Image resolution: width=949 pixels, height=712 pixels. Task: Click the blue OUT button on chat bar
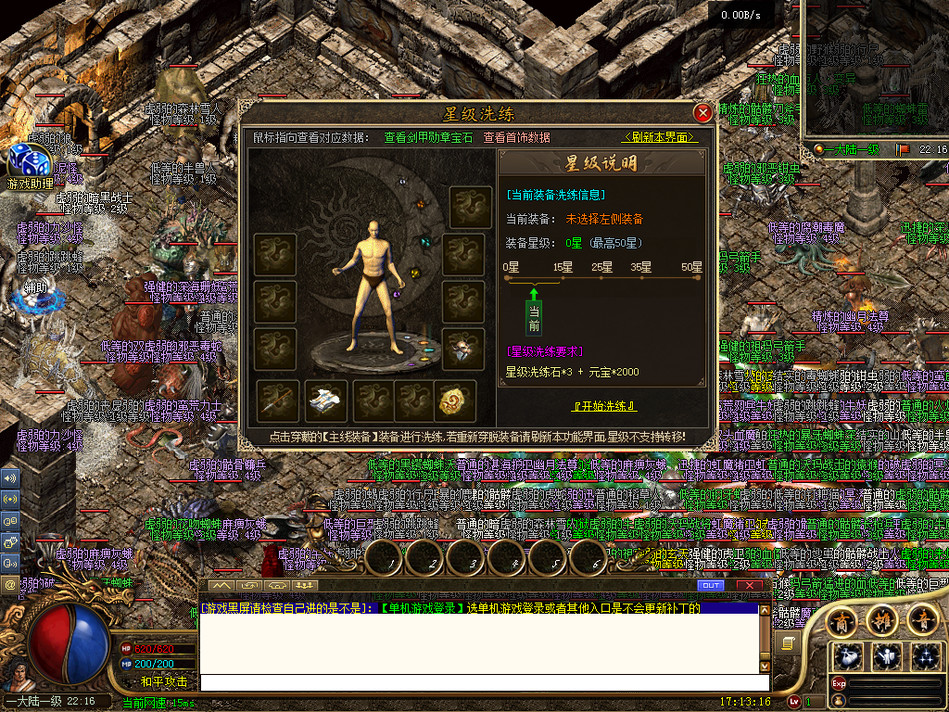pyautogui.click(x=711, y=585)
